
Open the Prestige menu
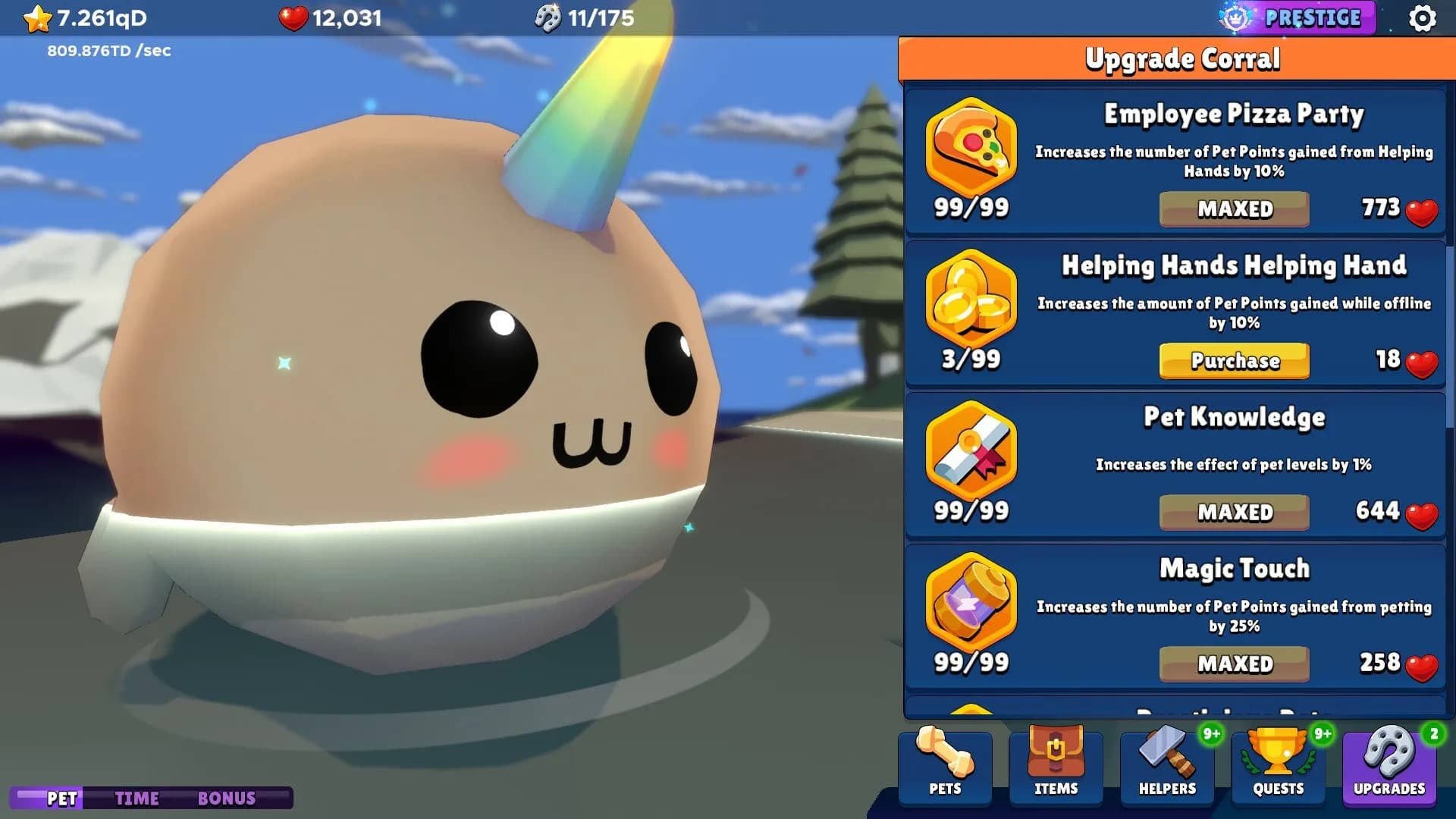click(1298, 18)
